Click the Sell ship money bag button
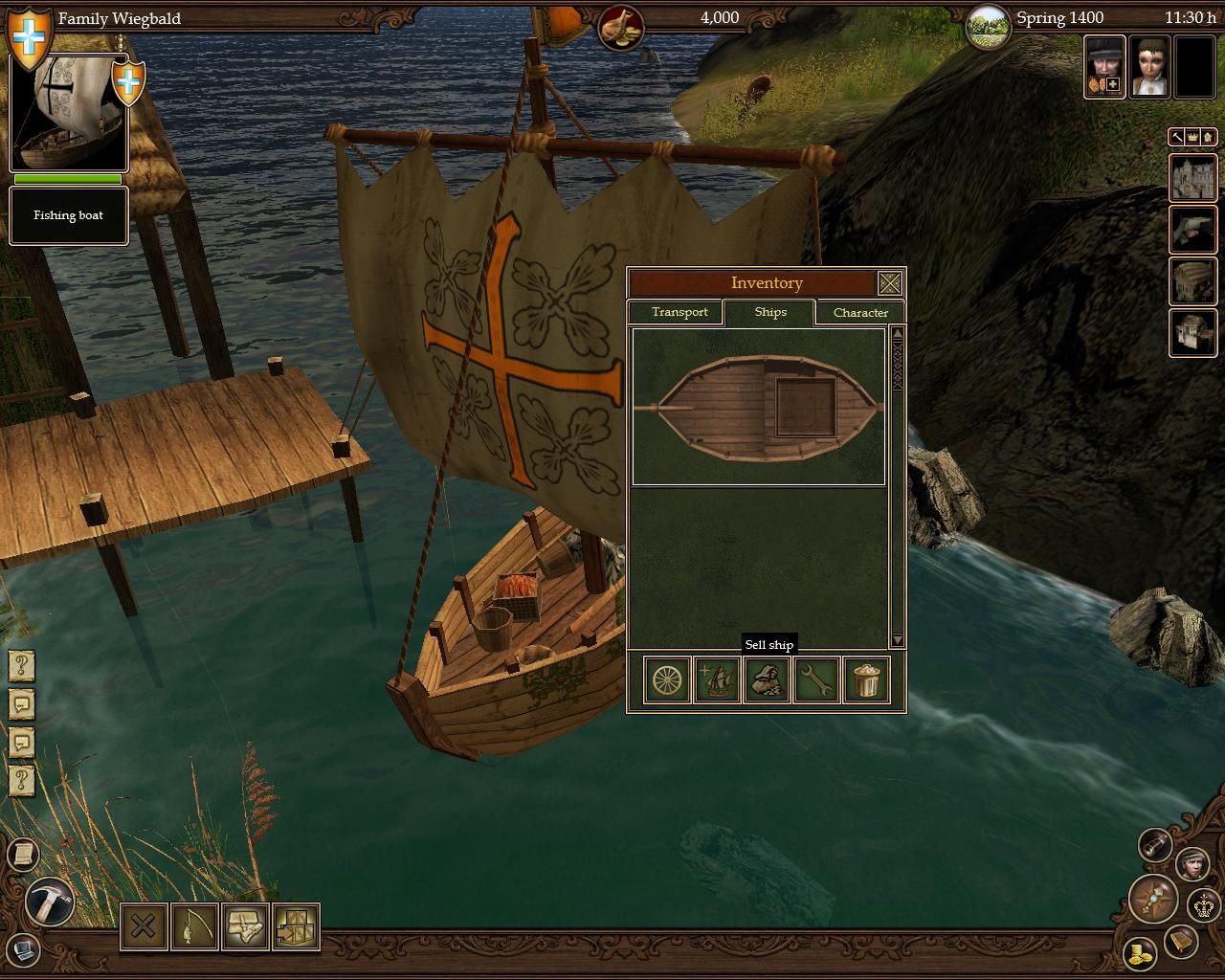The height and width of the screenshot is (980, 1225). [767, 680]
